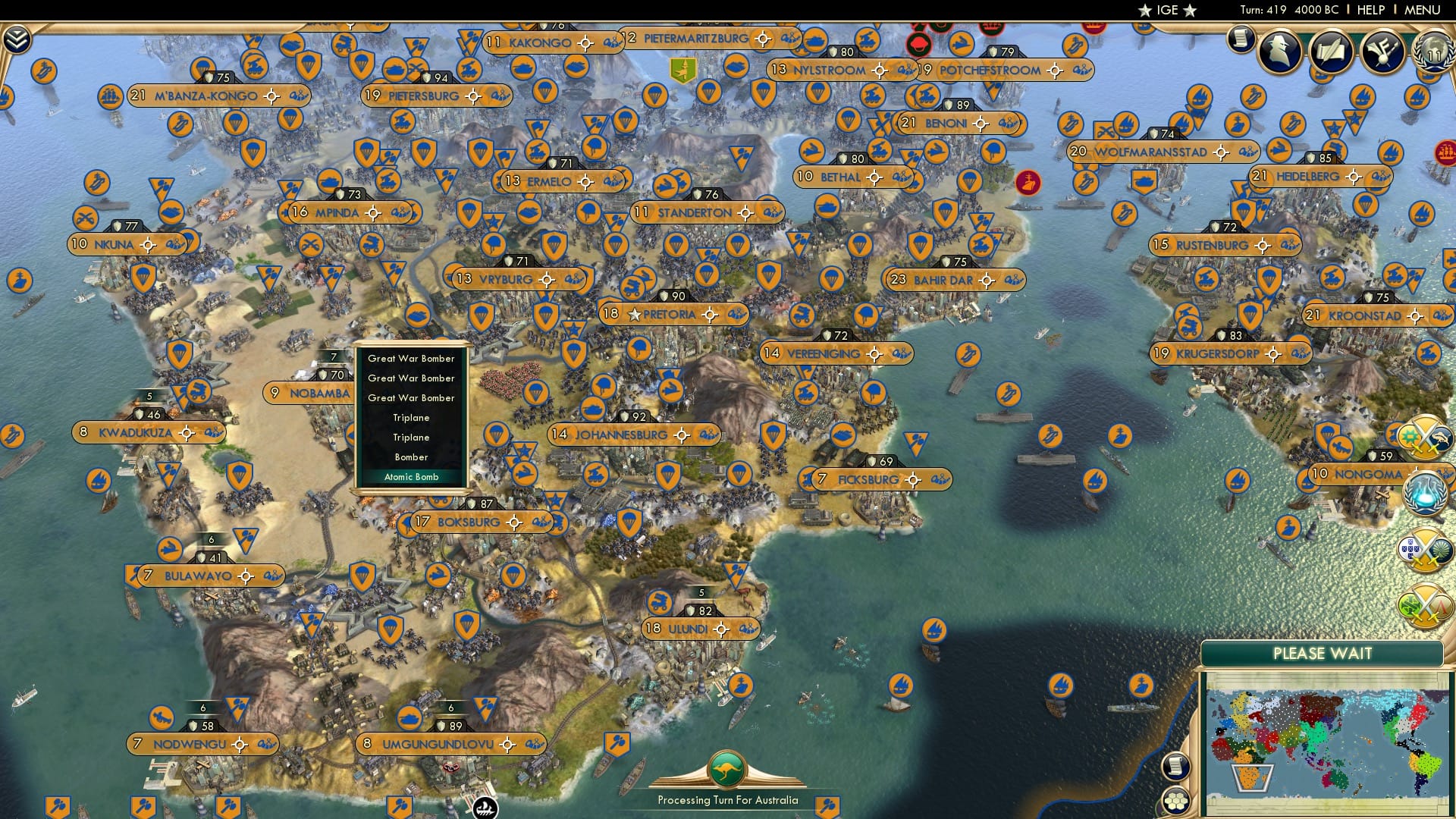This screenshot has height=819, width=1456.
Task: Click the ranged-attack crosshair on Pretoria's banner
Action: [x=709, y=313]
